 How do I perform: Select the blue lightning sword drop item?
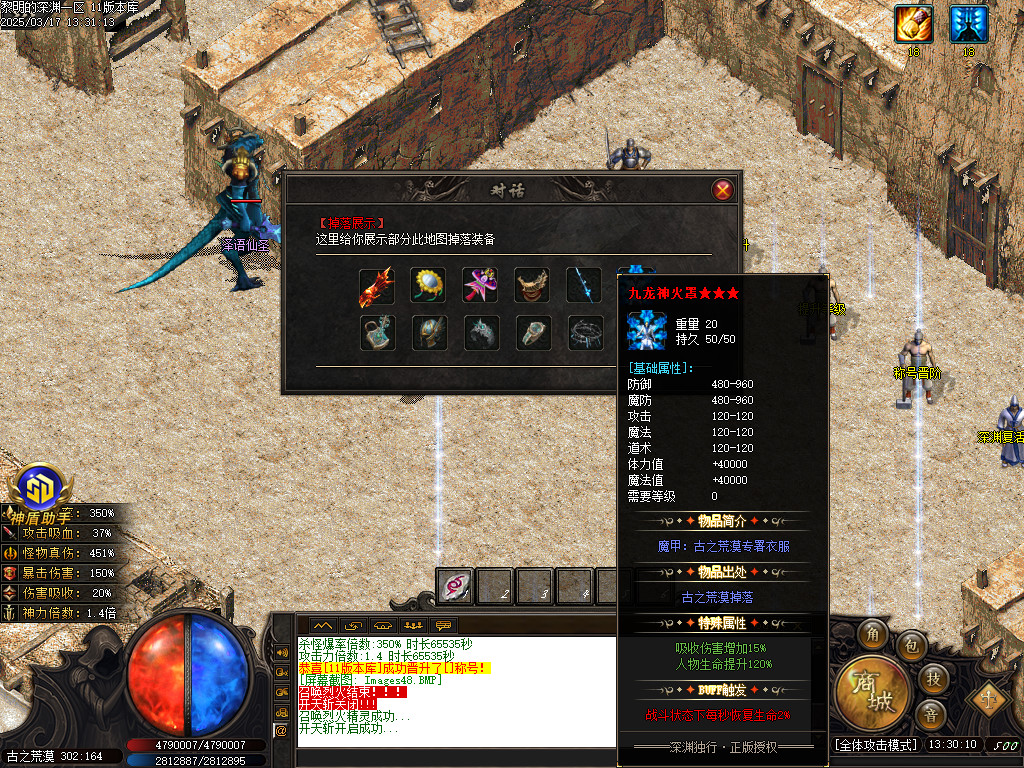point(585,286)
